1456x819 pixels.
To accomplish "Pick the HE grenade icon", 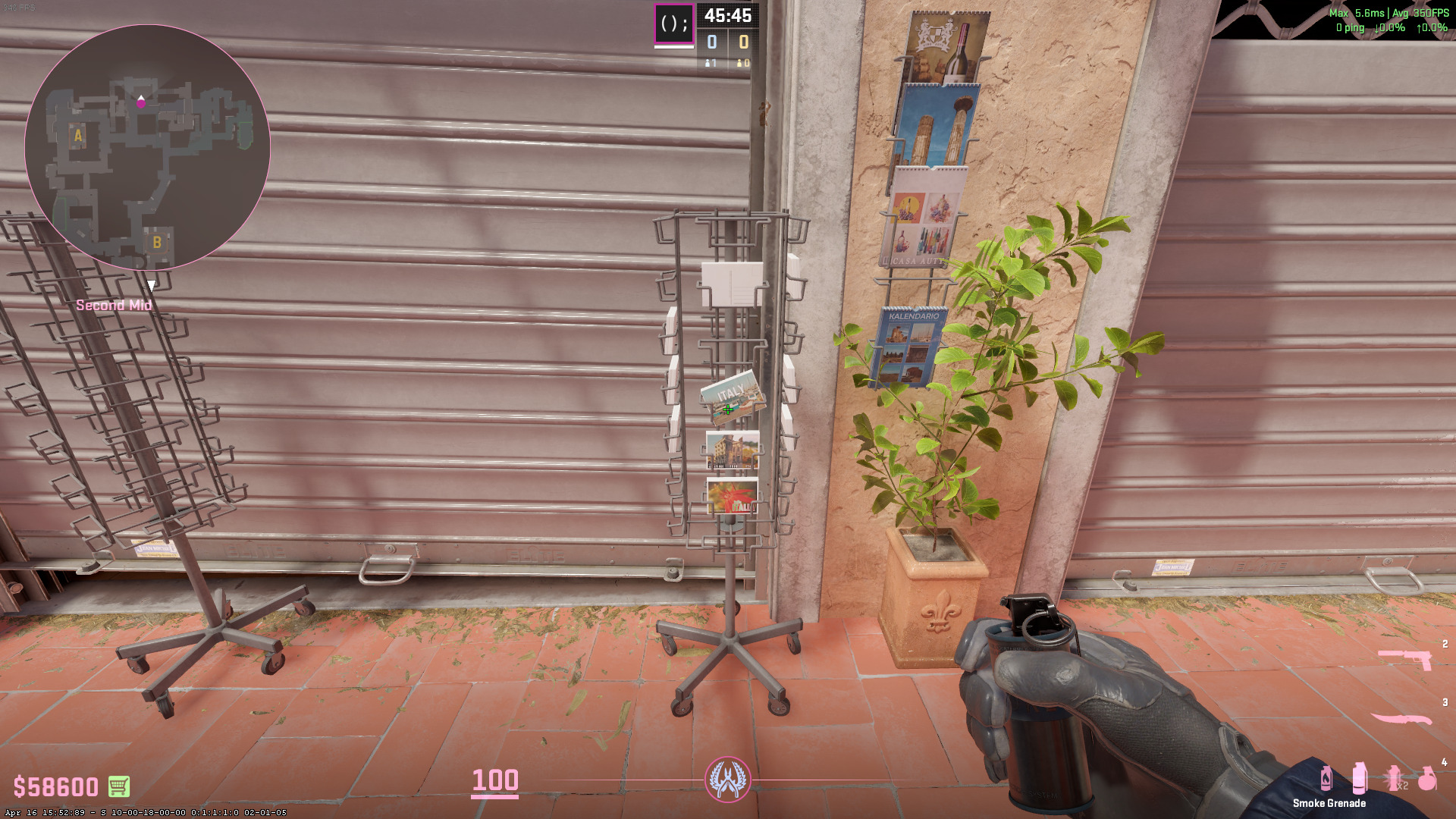I will point(1427,778).
